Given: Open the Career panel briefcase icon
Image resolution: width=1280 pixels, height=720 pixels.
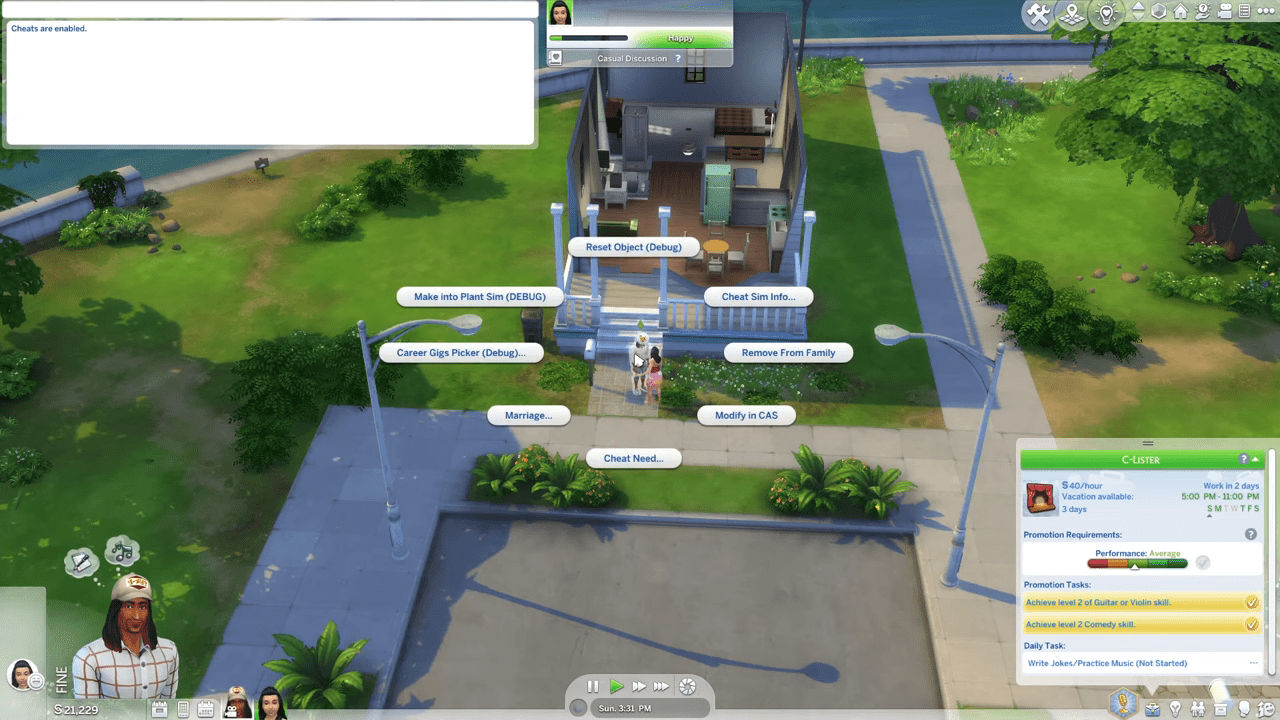Looking at the screenshot, I should [x=1153, y=709].
